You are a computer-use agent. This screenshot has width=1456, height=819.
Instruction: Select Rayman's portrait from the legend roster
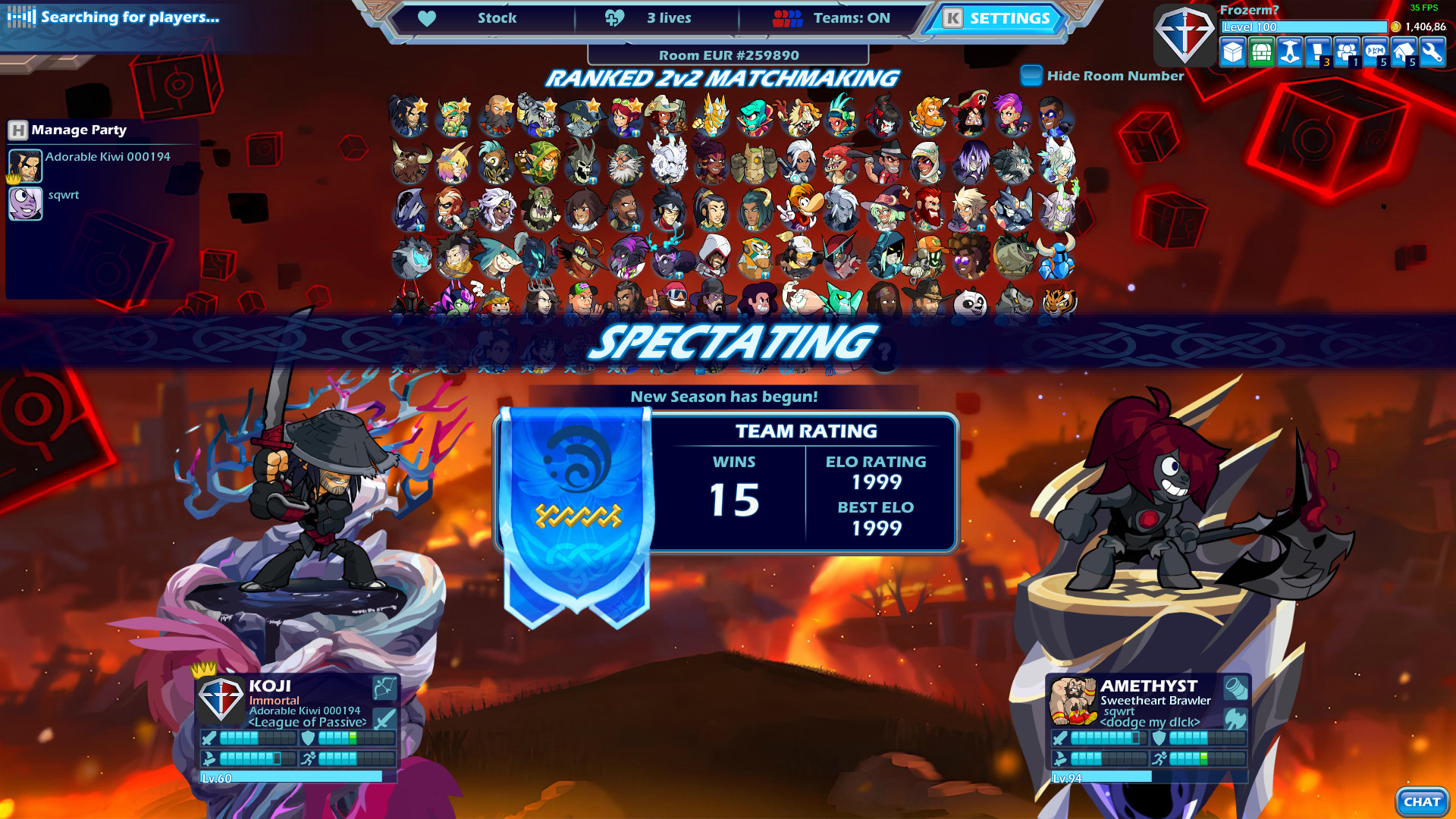coord(802,209)
